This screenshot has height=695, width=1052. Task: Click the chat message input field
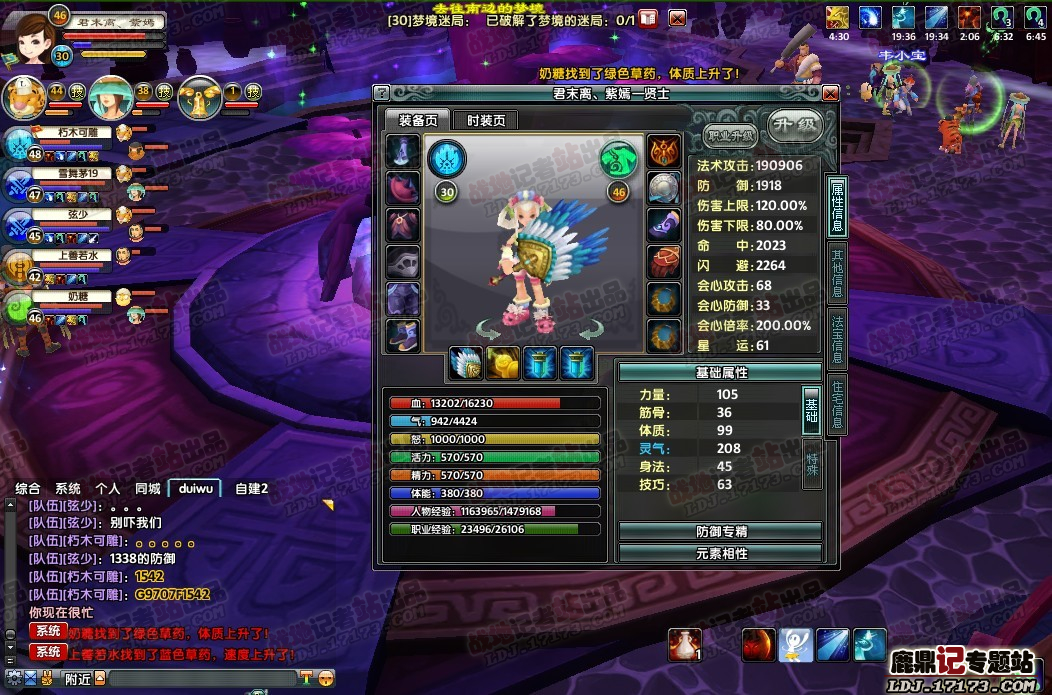tap(200, 679)
